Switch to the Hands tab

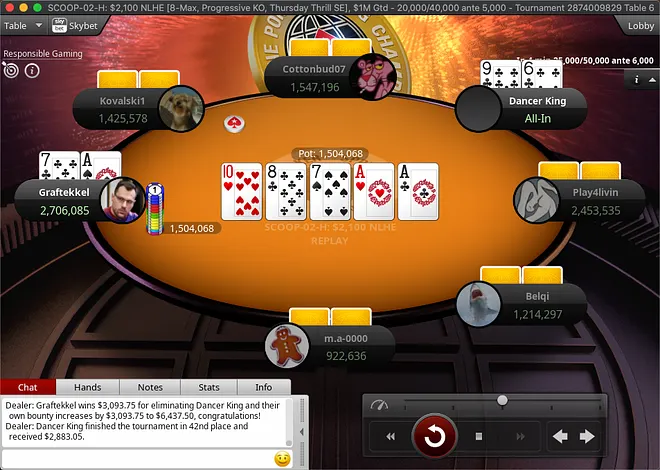pyautogui.click(x=88, y=387)
